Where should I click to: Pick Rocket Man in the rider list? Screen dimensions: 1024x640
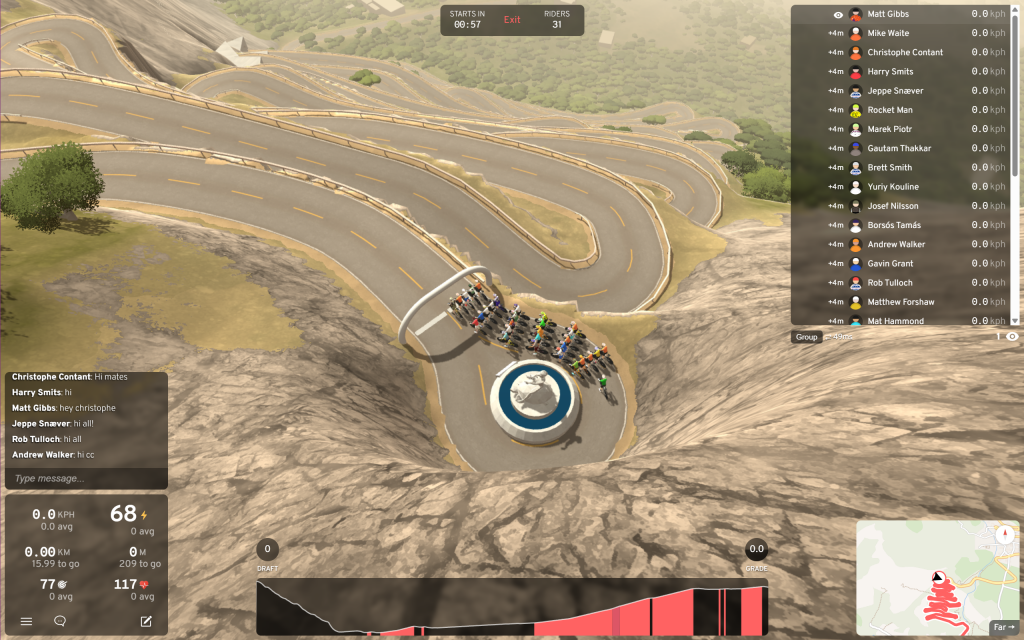point(890,110)
